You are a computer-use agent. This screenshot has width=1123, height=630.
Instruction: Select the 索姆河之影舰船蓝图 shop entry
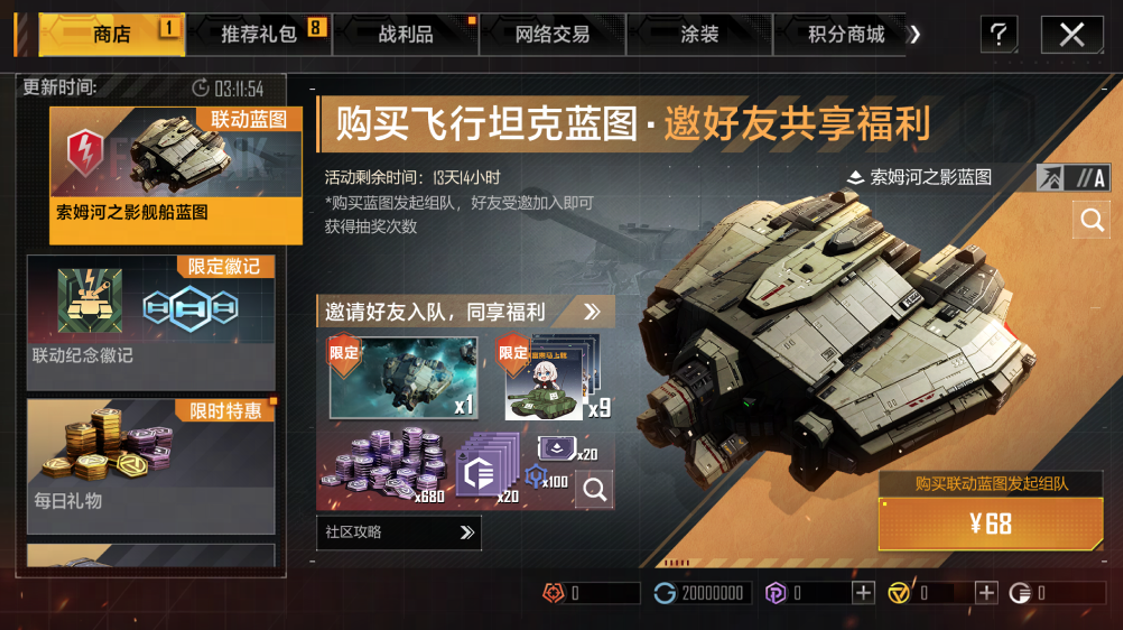(x=175, y=175)
